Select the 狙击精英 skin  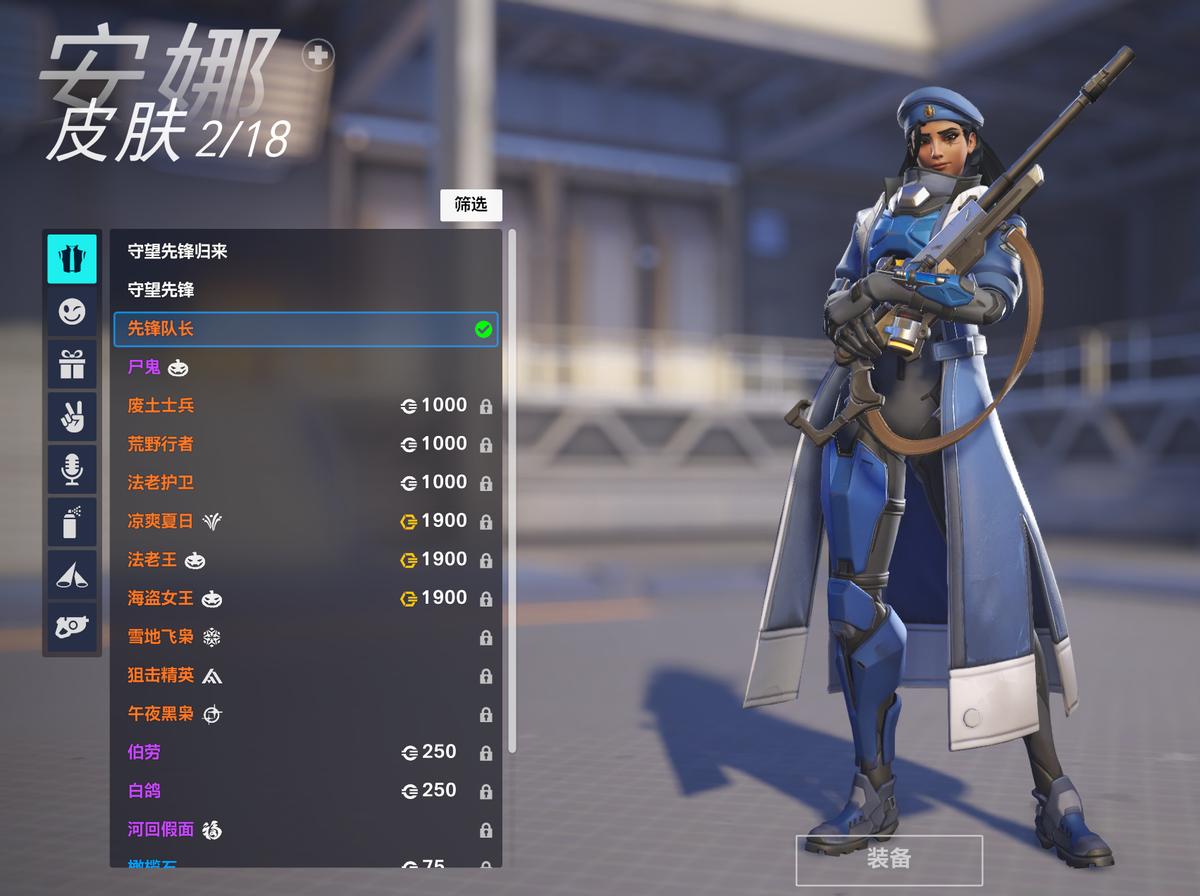(161, 675)
